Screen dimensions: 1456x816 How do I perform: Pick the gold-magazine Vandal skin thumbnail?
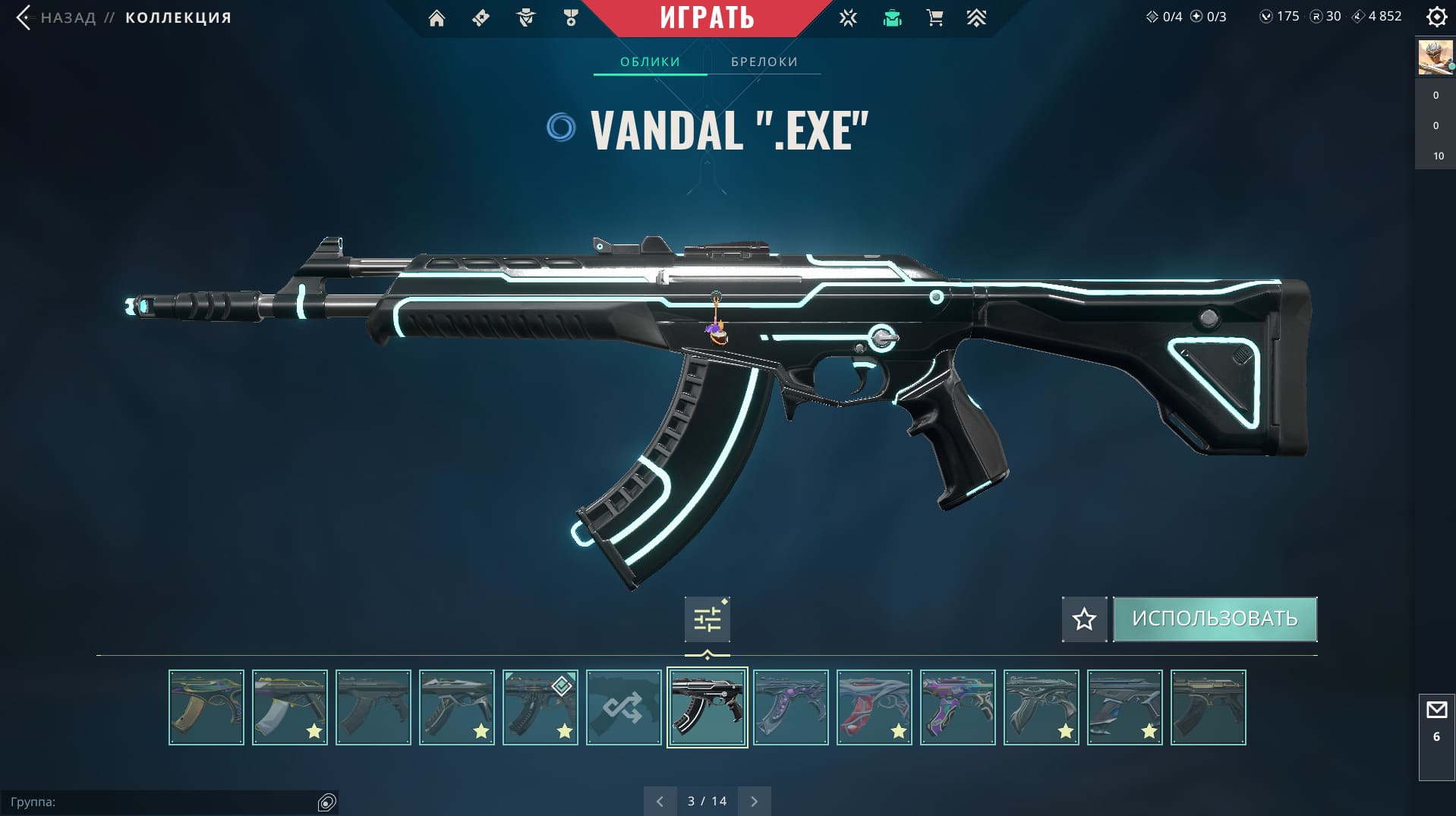[x=206, y=707]
